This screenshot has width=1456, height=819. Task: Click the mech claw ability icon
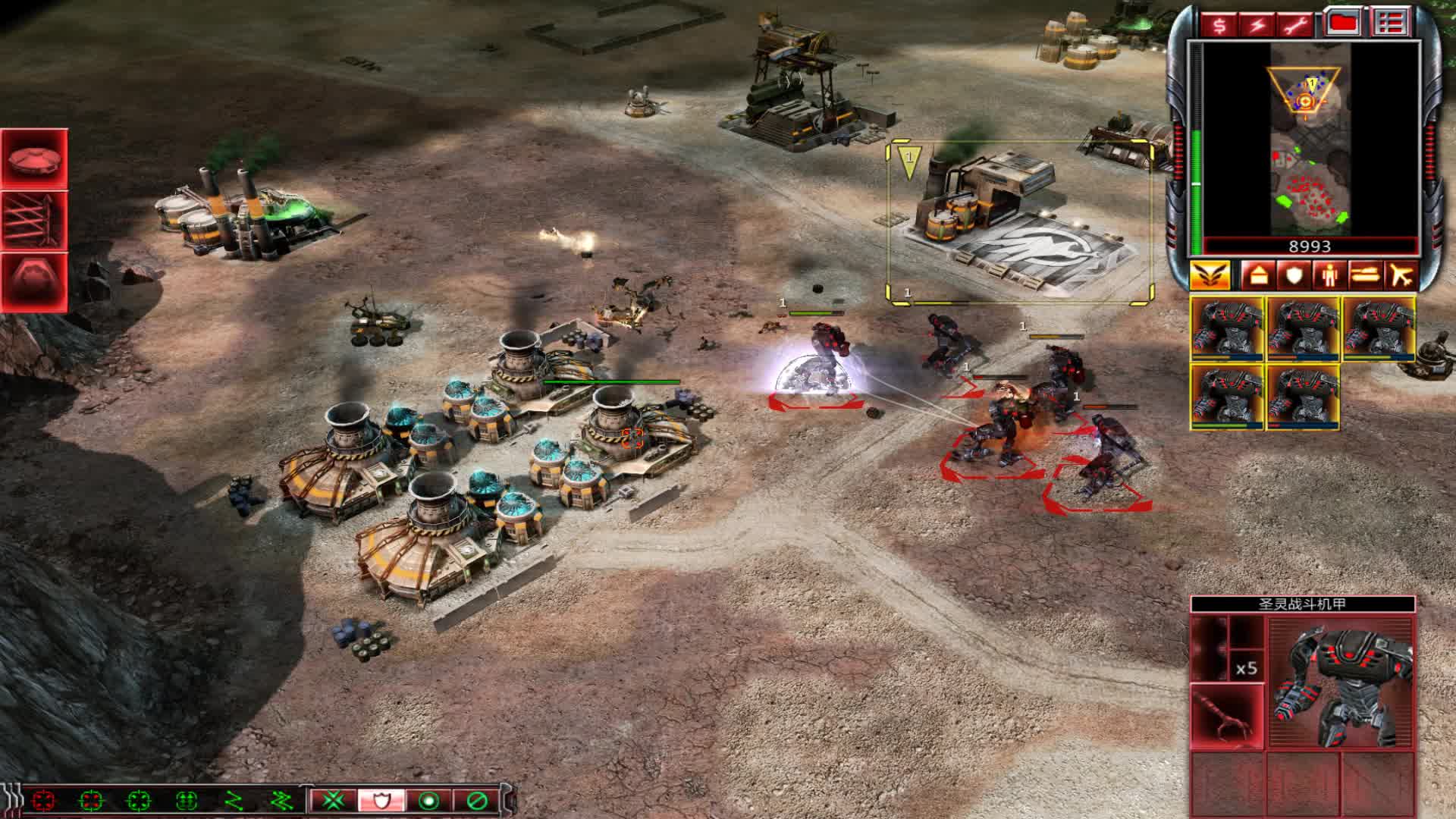(1227, 717)
